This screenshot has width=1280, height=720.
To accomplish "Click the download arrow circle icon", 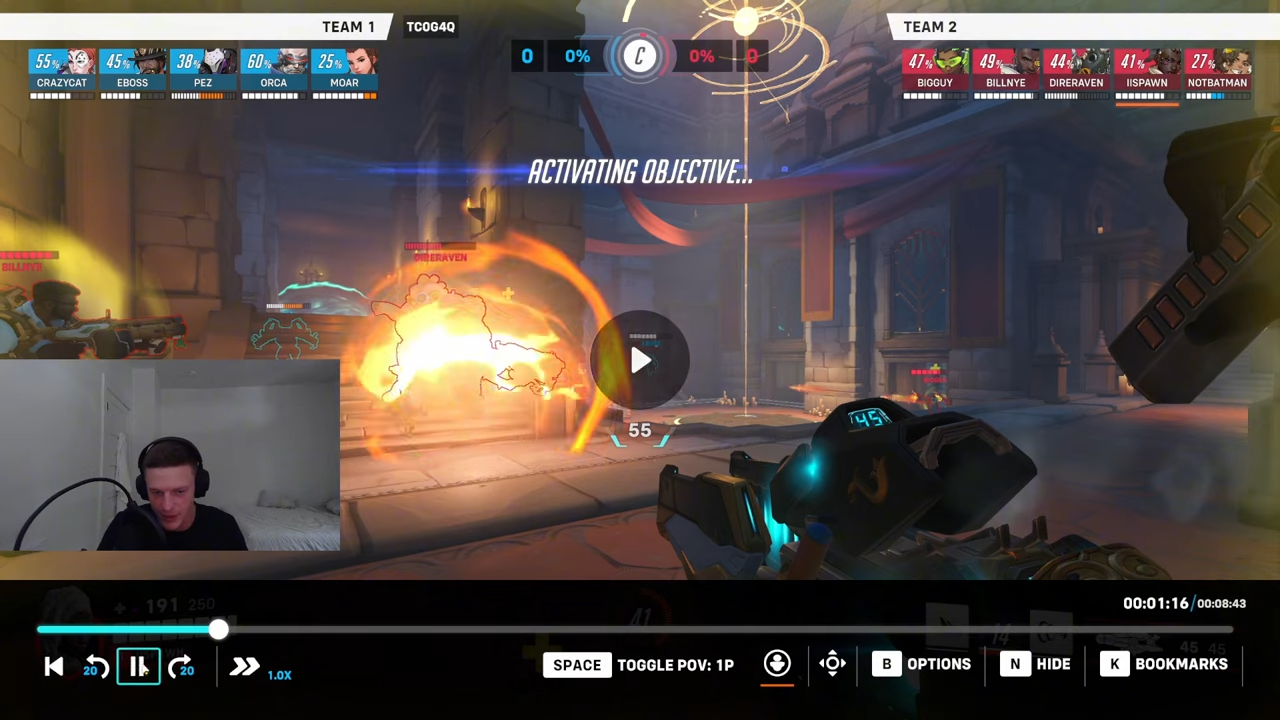I will pos(777,664).
